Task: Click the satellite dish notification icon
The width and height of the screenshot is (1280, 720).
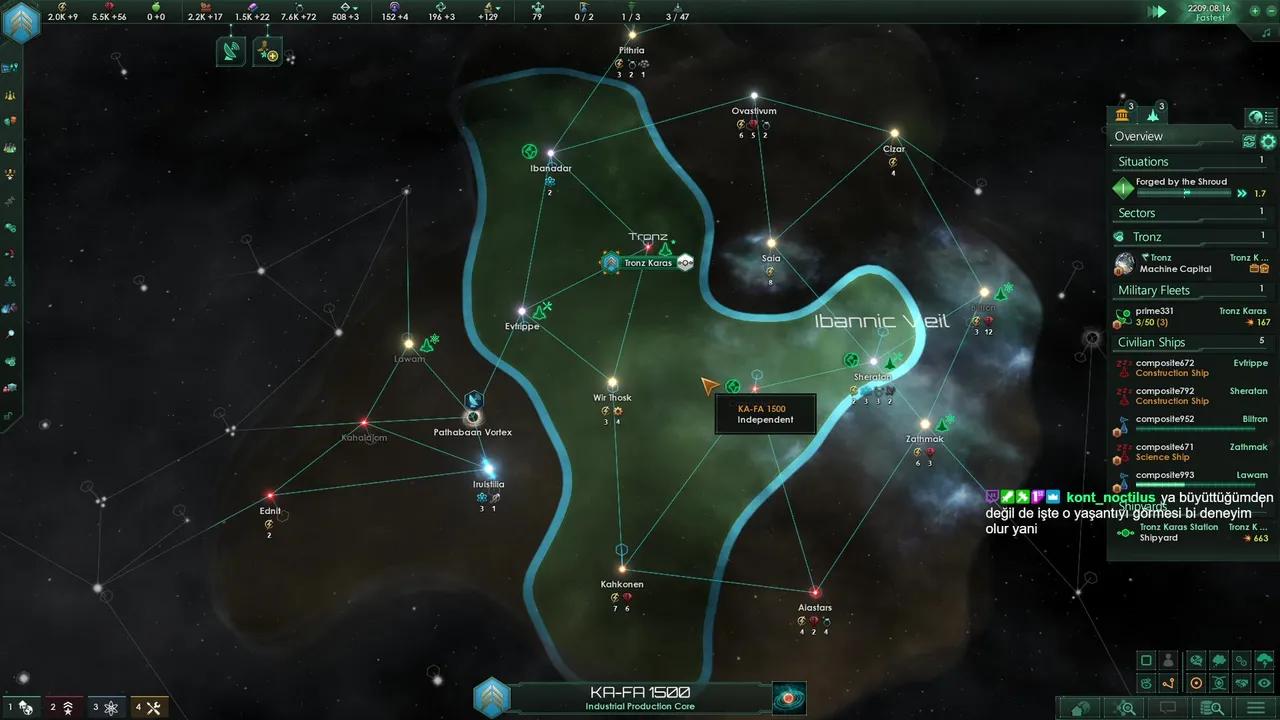Action: point(230,52)
